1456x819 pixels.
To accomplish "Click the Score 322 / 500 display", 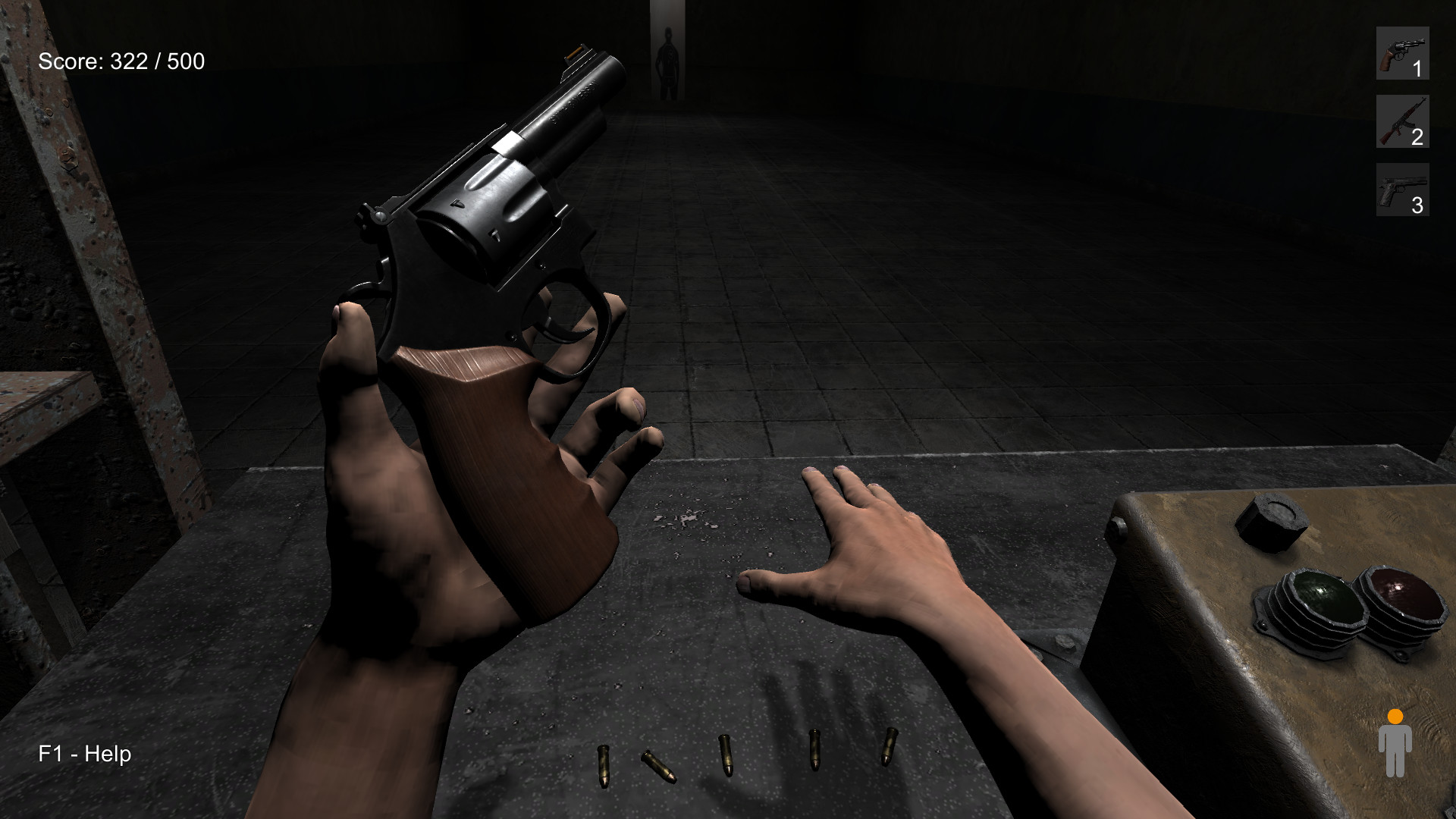I will tap(121, 62).
